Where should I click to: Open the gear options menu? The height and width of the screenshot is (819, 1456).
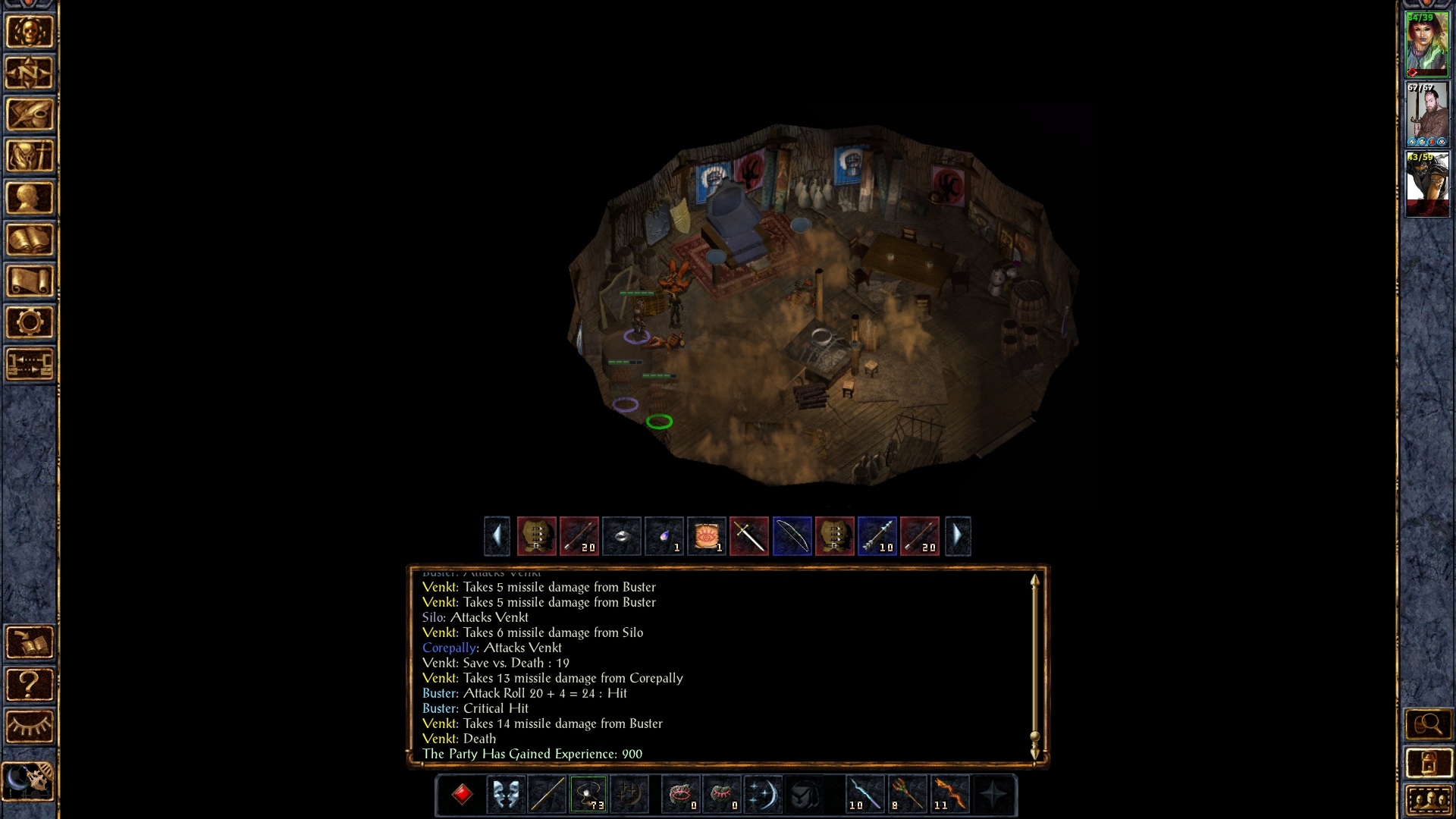click(30, 323)
